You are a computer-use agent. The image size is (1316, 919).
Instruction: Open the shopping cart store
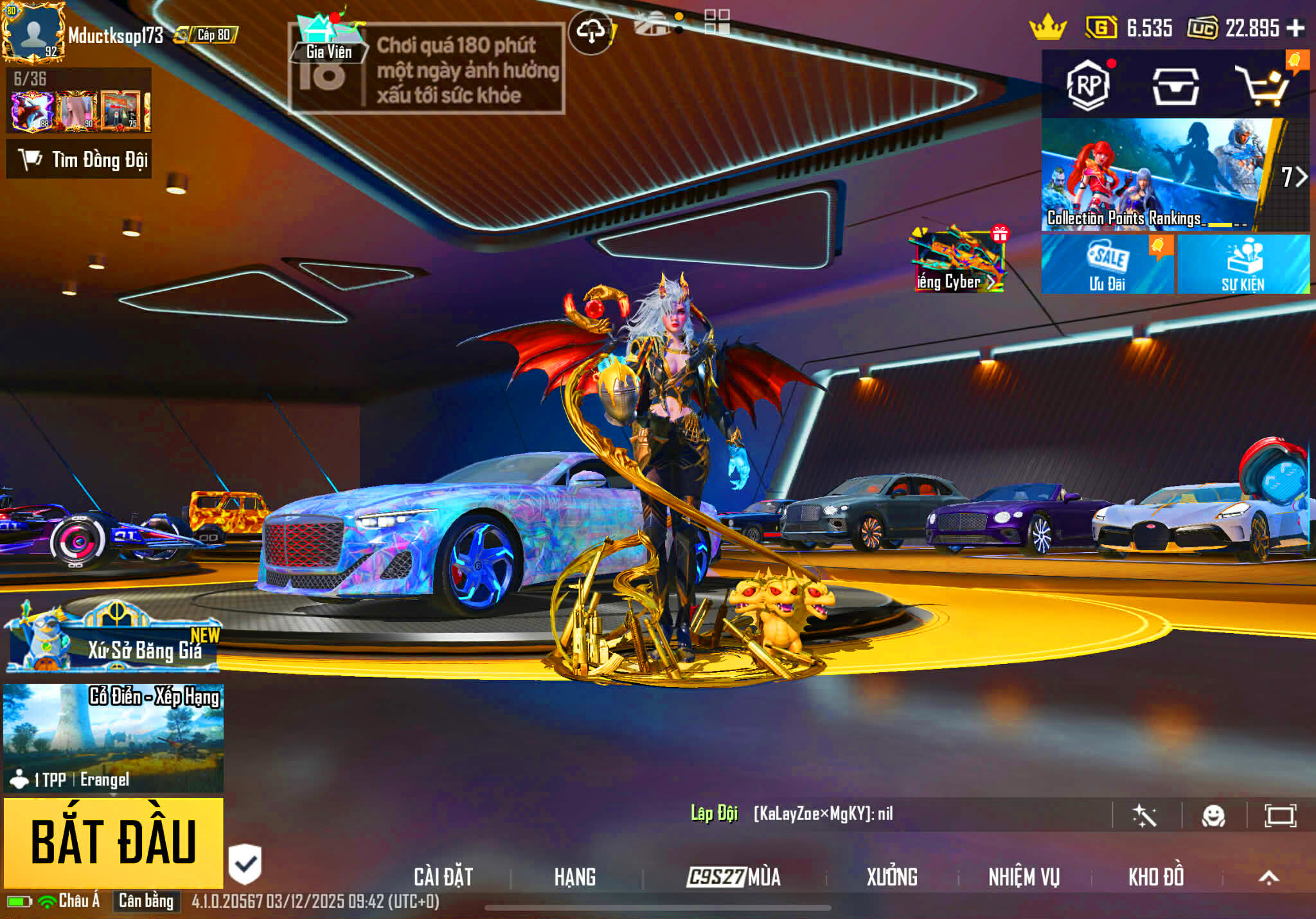tap(1263, 86)
